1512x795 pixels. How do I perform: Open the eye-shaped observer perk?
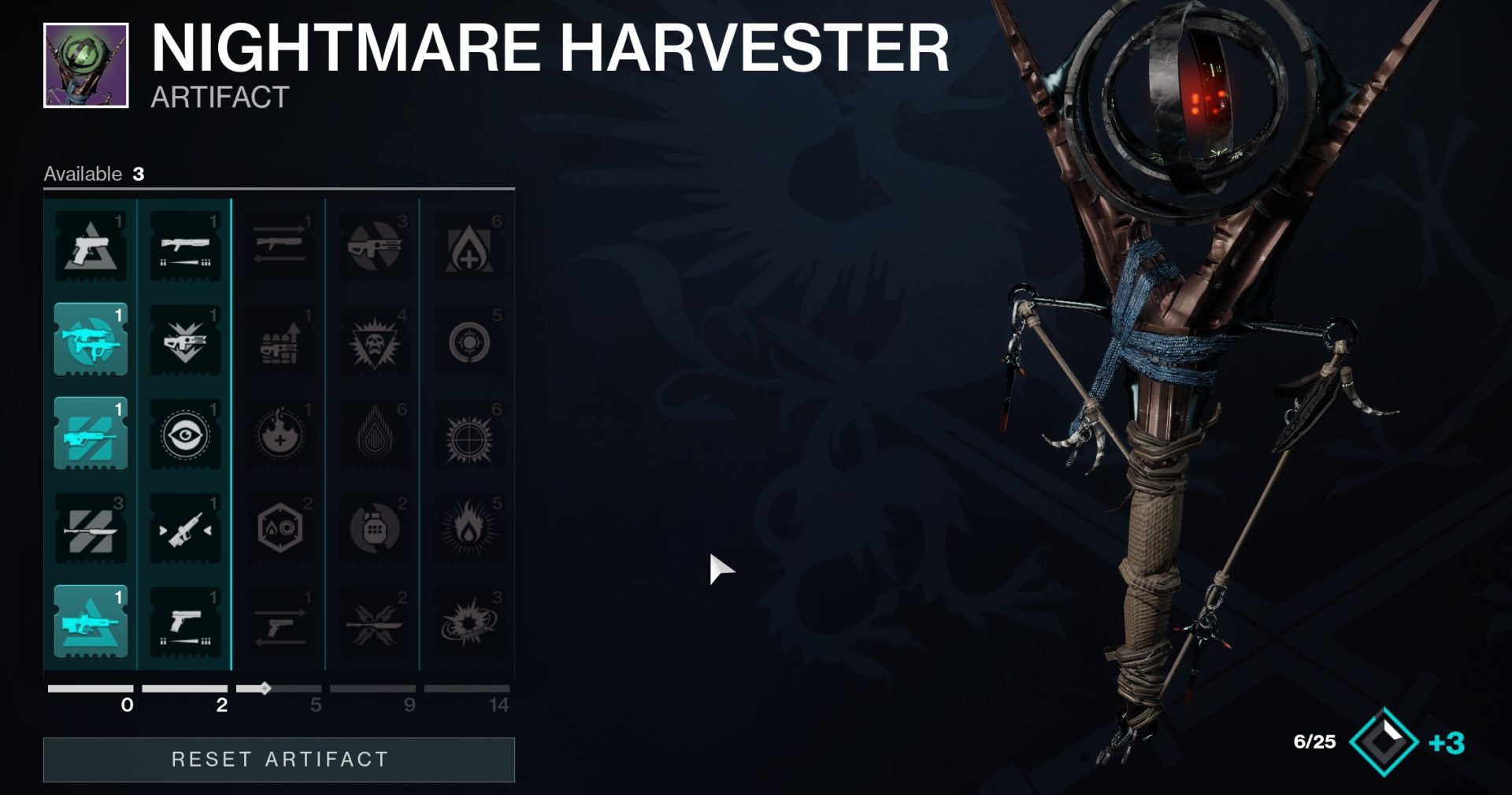184,433
